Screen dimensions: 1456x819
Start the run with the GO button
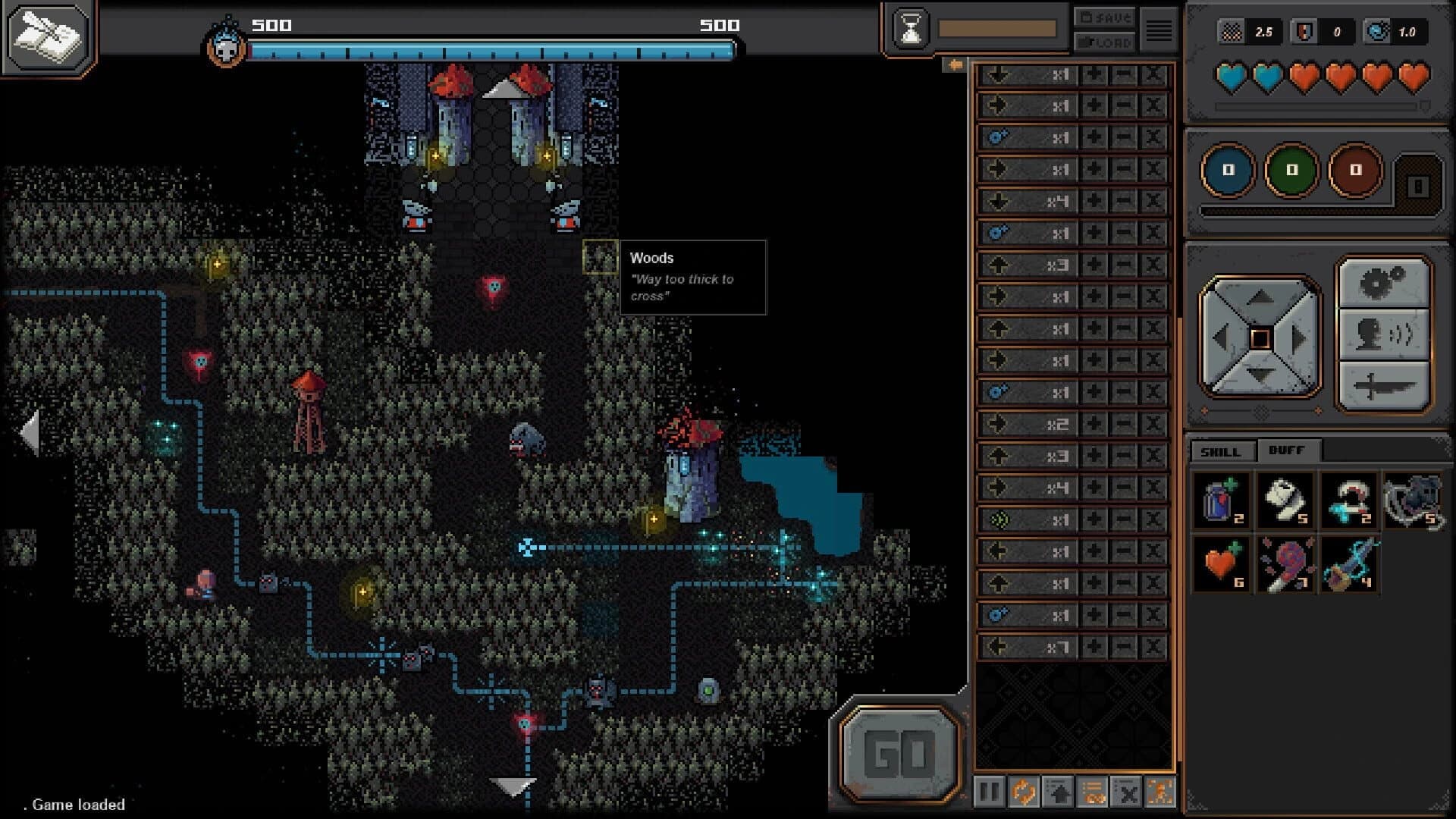point(899,753)
